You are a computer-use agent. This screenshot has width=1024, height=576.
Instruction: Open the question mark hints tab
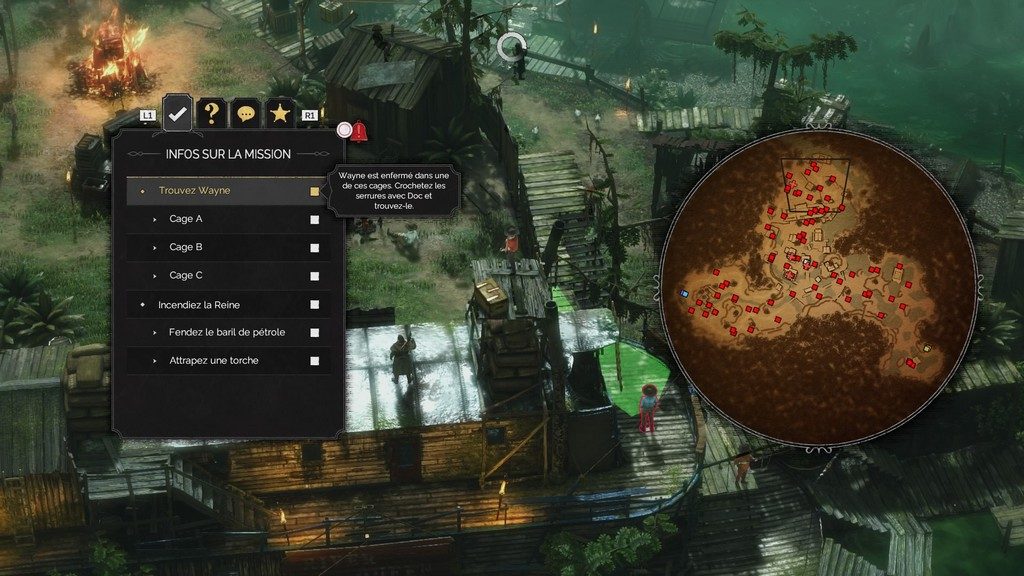tap(211, 113)
